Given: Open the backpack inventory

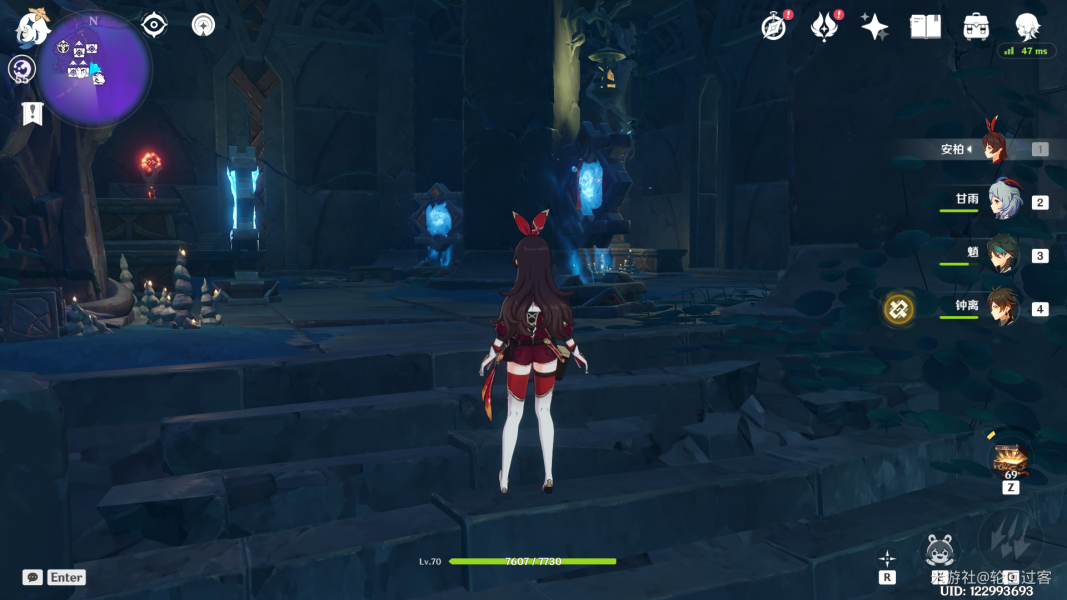Looking at the screenshot, I should pos(976,27).
